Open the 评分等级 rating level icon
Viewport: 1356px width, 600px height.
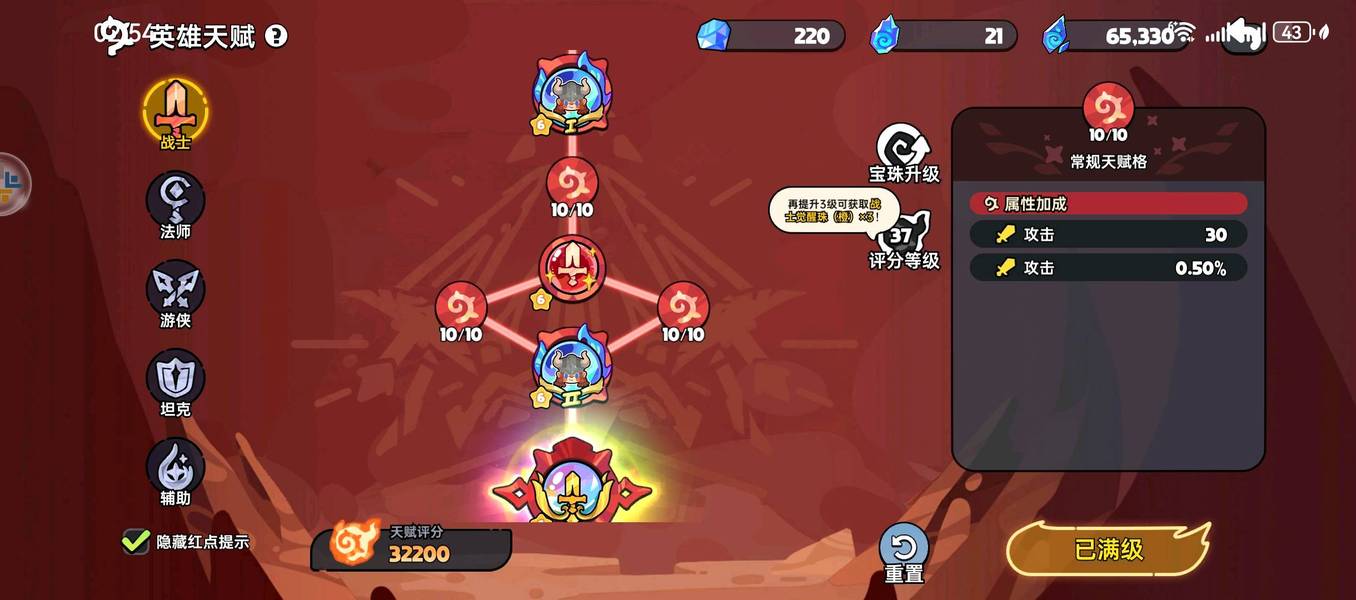point(903,240)
